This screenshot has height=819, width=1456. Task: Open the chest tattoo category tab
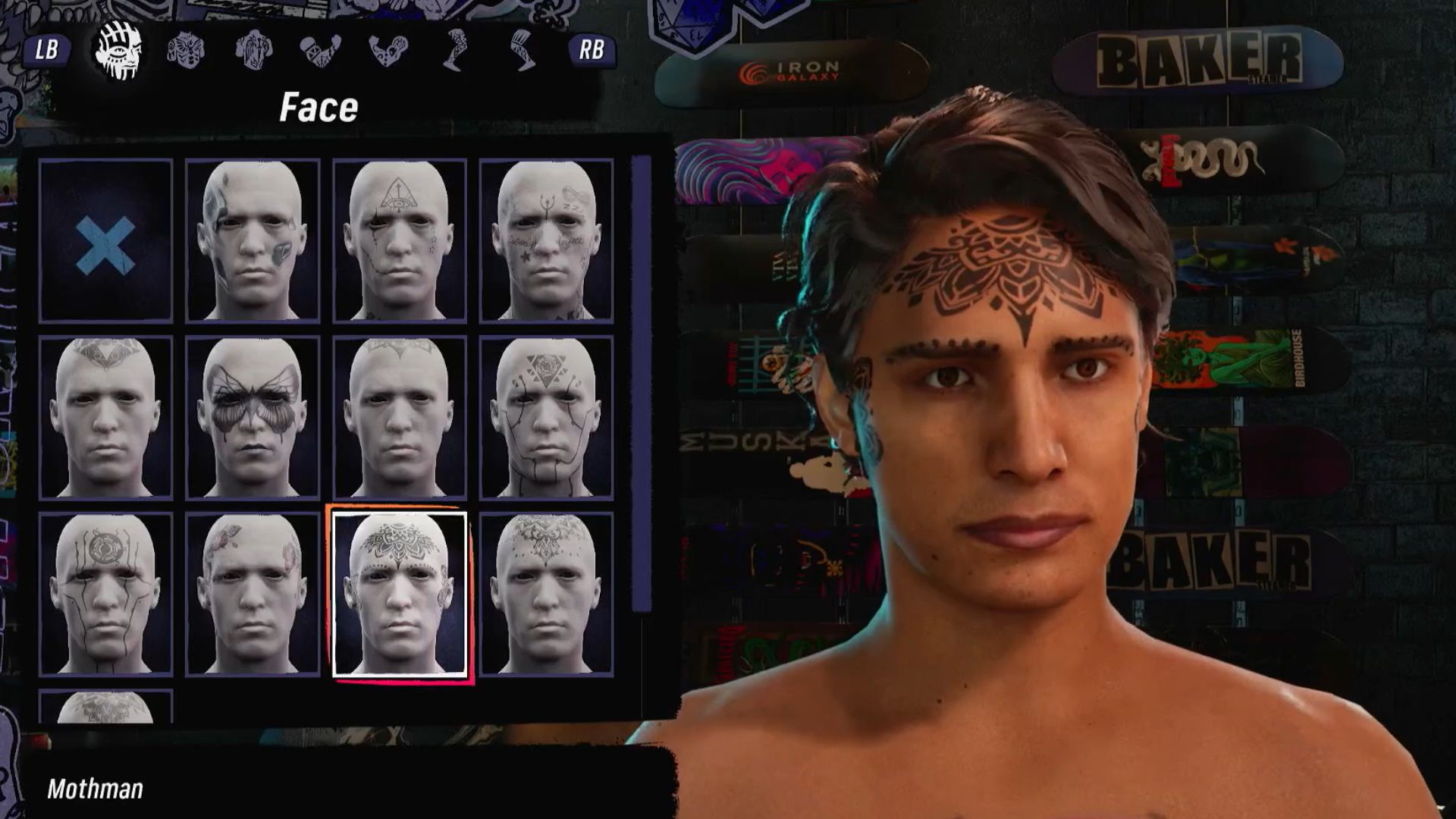click(x=186, y=50)
